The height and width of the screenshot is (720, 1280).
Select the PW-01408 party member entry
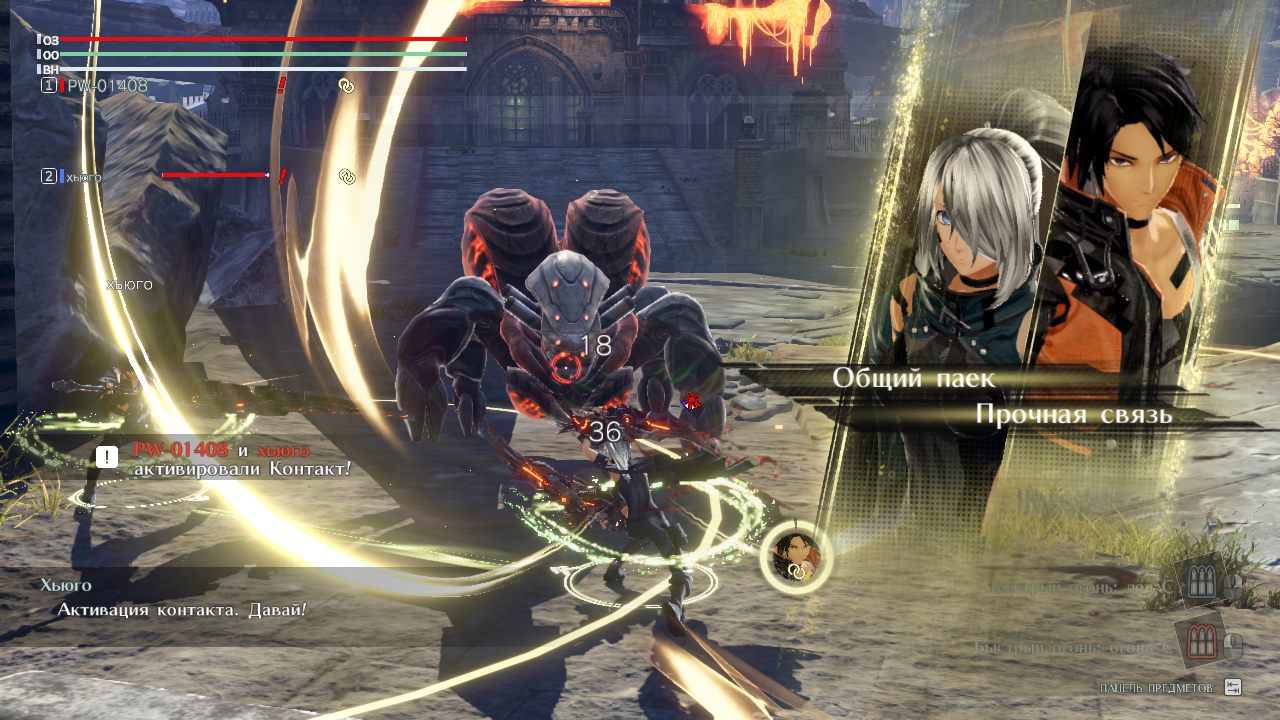[x=106, y=86]
